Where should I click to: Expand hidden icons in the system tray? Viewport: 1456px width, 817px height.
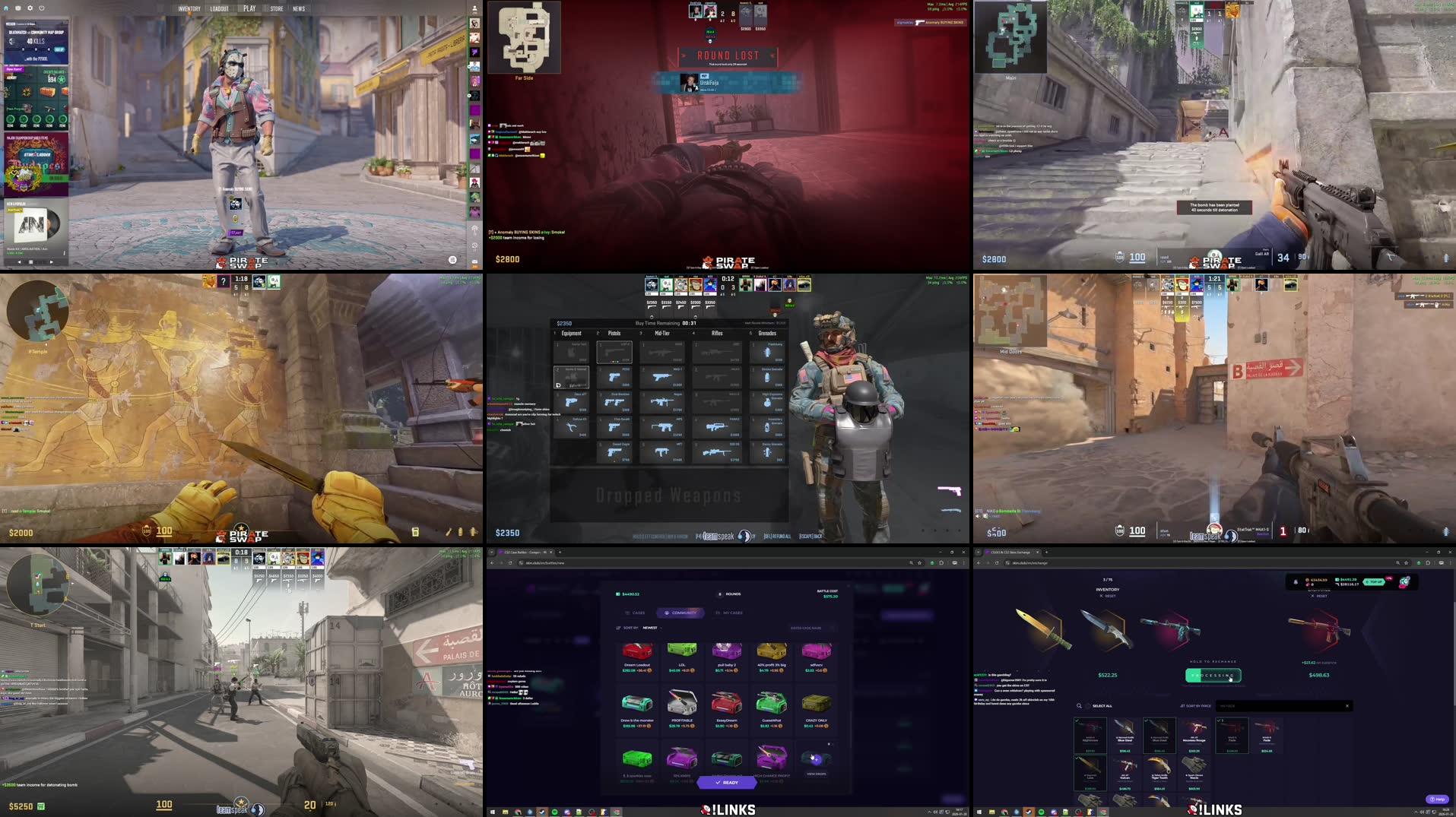click(x=930, y=812)
